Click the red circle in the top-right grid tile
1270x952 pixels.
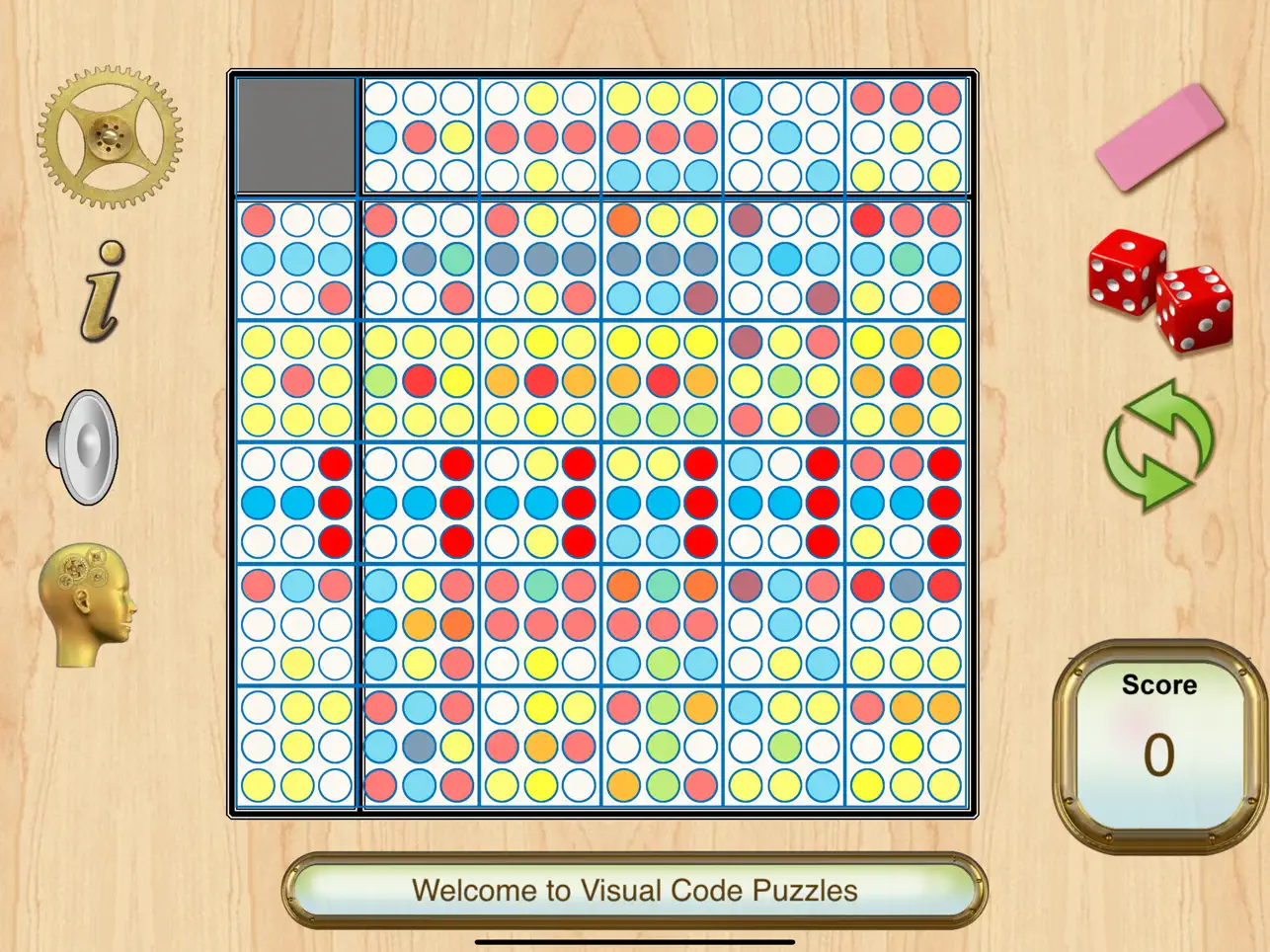pos(907,100)
